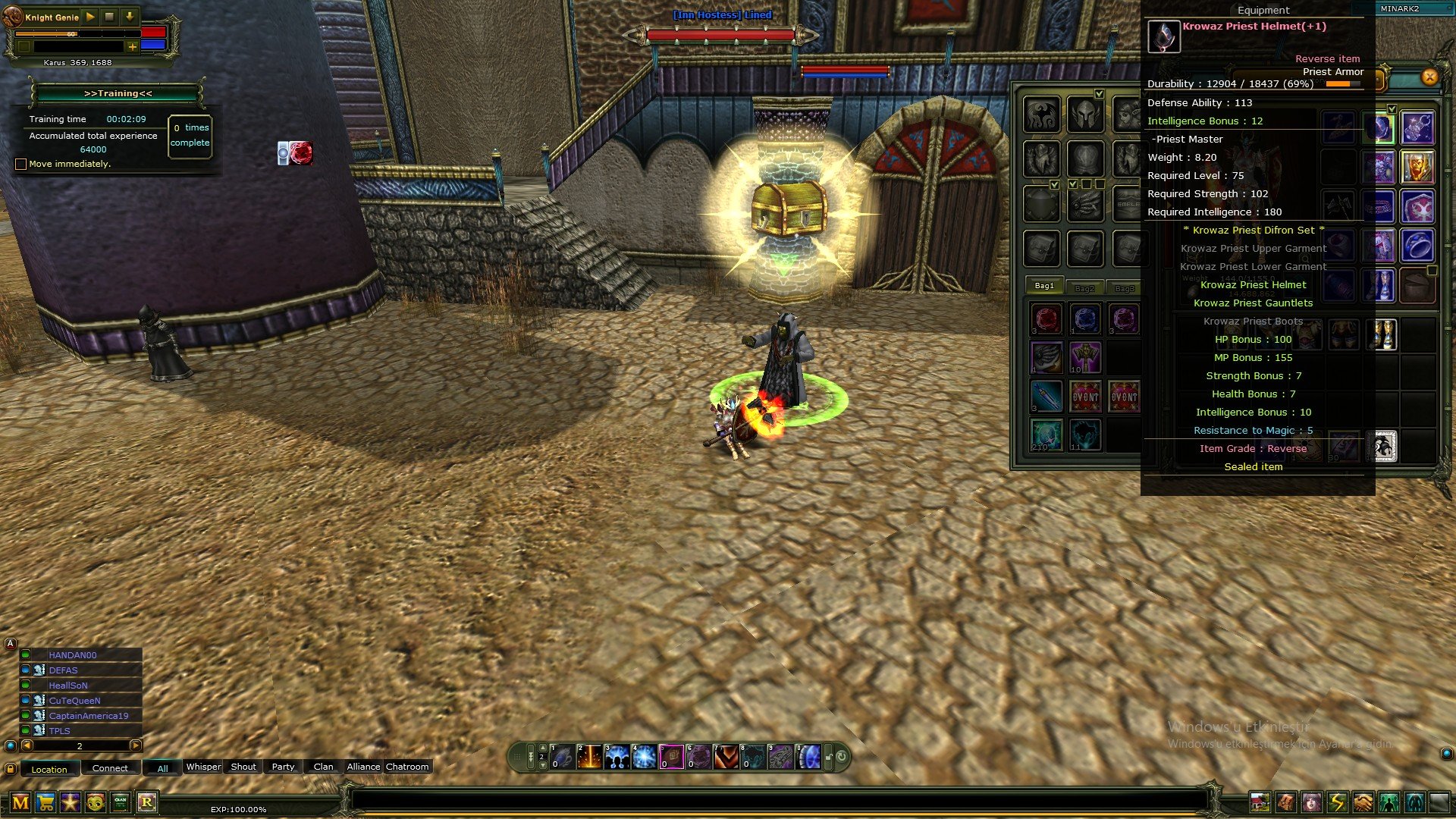Image resolution: width=1456 pixels, height=819 pixels.
Task: Switch to the Connect tab
Action: coord(110,768)
